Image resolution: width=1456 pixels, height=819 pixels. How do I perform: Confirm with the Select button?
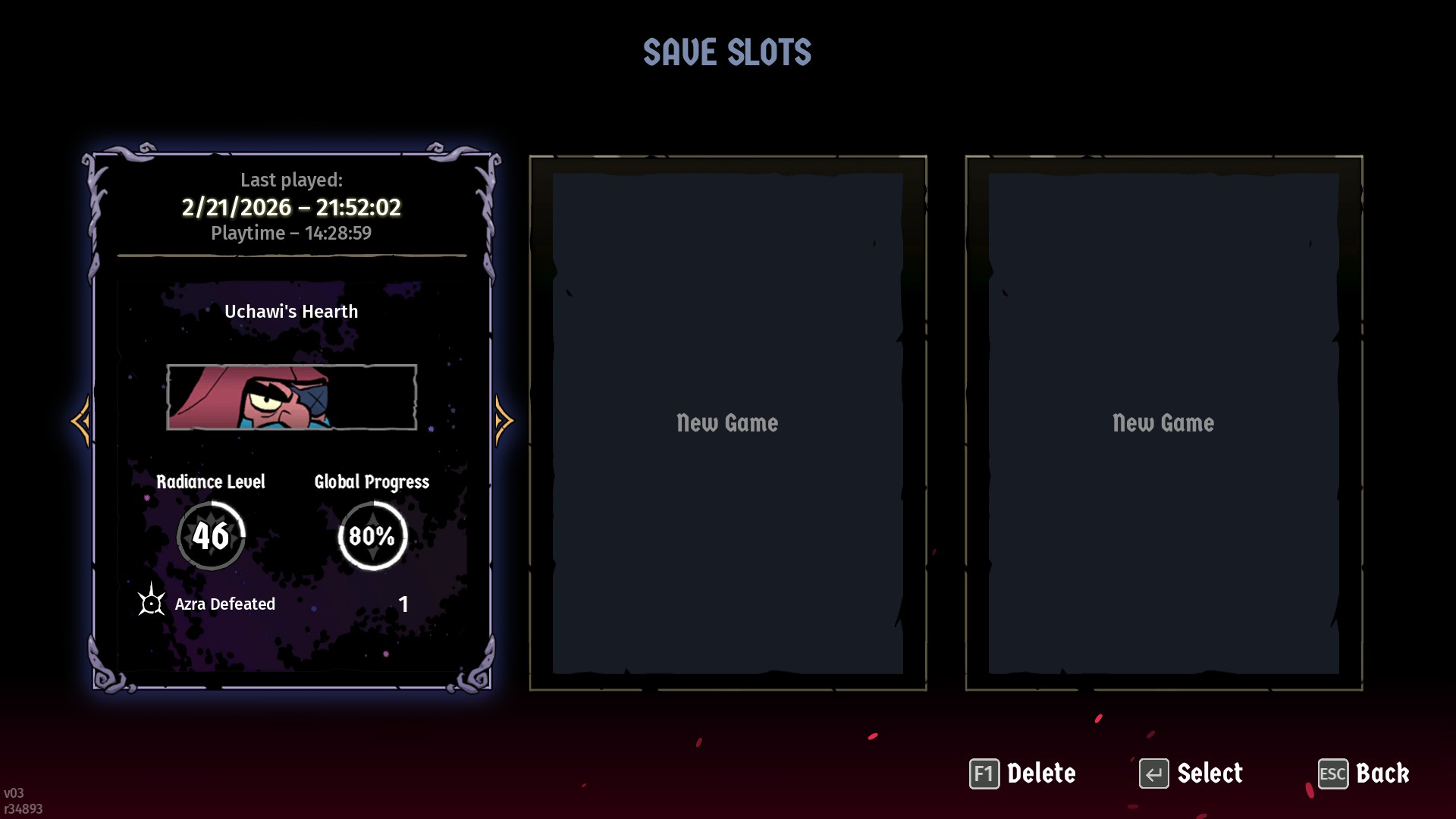1191,773
